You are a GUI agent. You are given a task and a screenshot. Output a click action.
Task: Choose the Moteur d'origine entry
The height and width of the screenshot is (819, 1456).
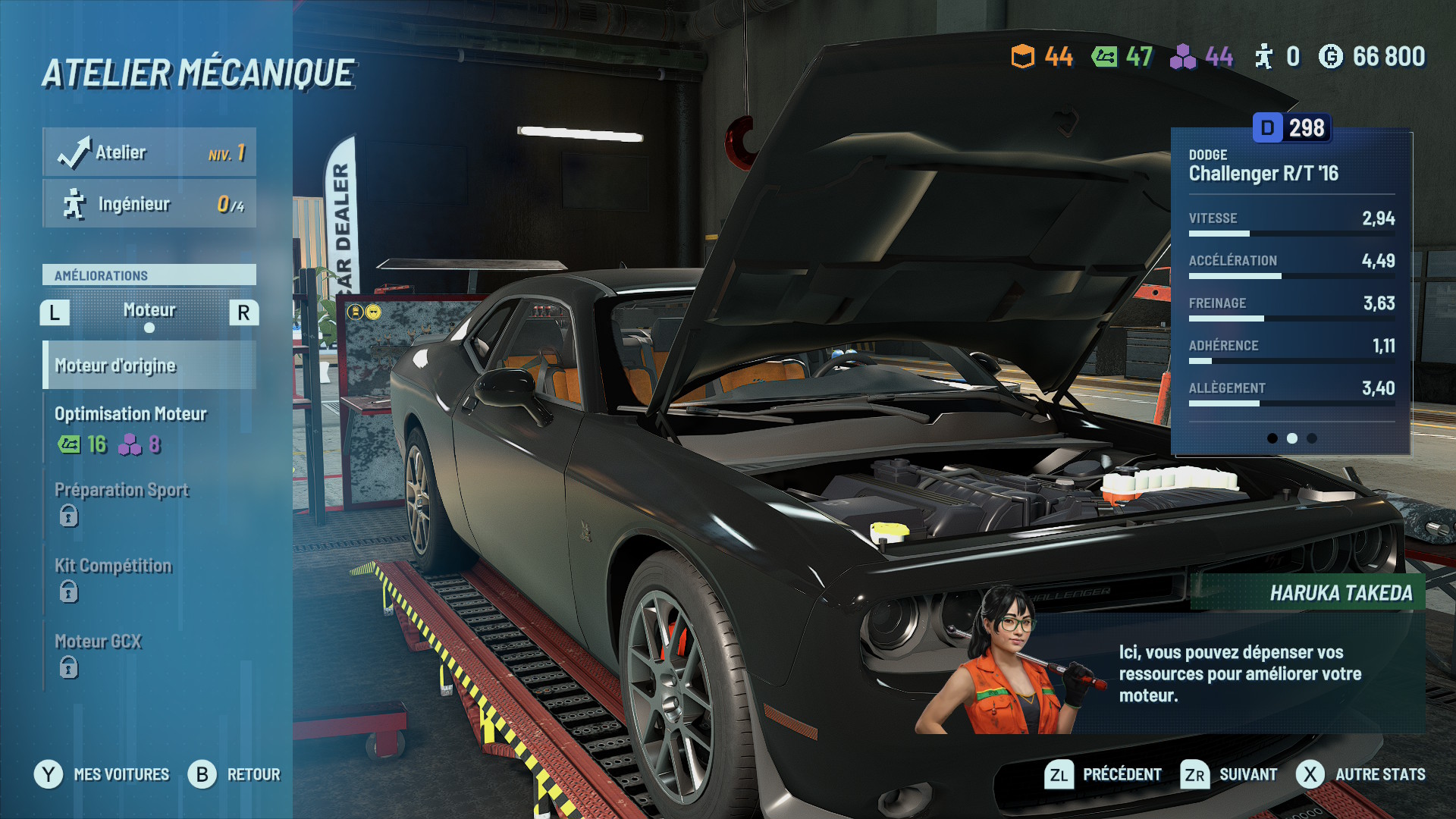[149, 366]
